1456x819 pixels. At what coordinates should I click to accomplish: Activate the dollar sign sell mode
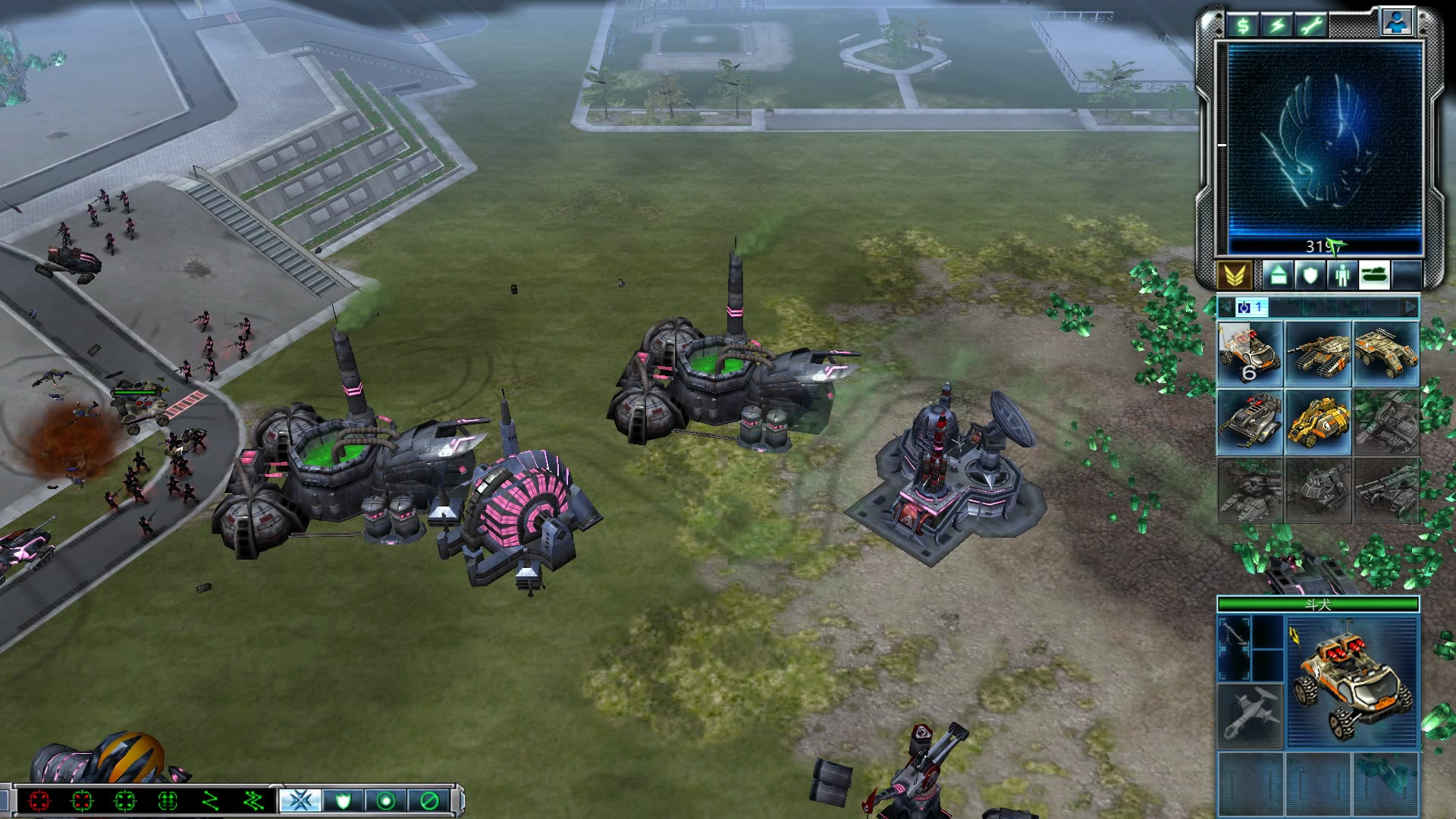point(1244,26)
